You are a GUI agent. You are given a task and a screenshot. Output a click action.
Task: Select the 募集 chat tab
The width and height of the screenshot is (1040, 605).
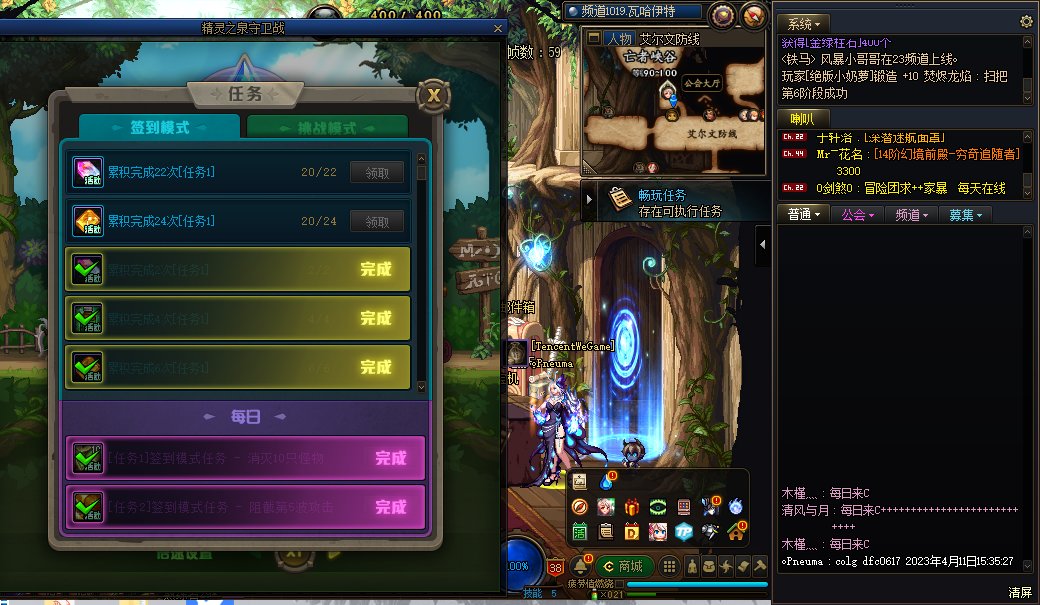965,215
